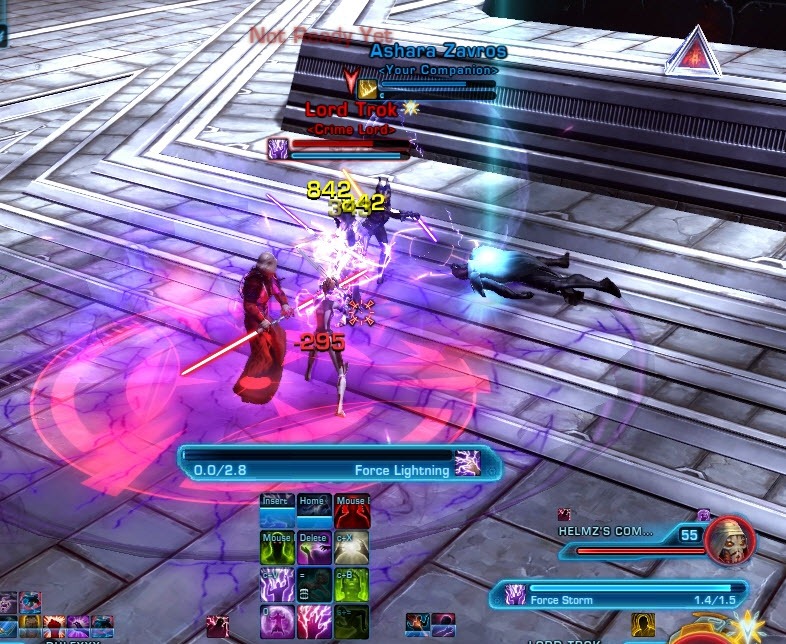Image resolution: width=786 pixels, height=644 pixels.
Task: Cast the green glowing figure ability
Action: point(277,548)
